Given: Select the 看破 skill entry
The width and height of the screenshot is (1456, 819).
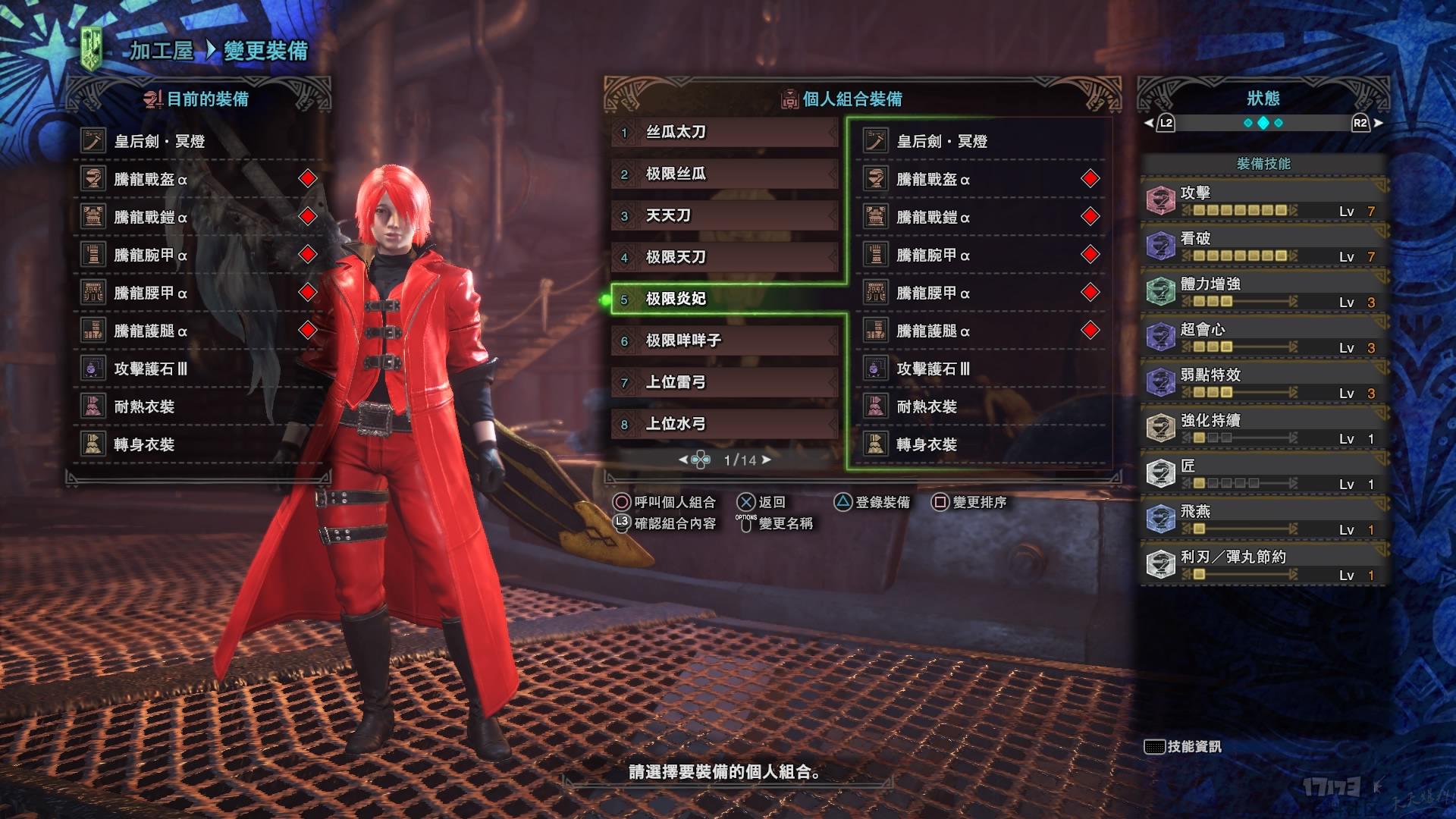Looking at the screenshot, I should point(1263,246).
